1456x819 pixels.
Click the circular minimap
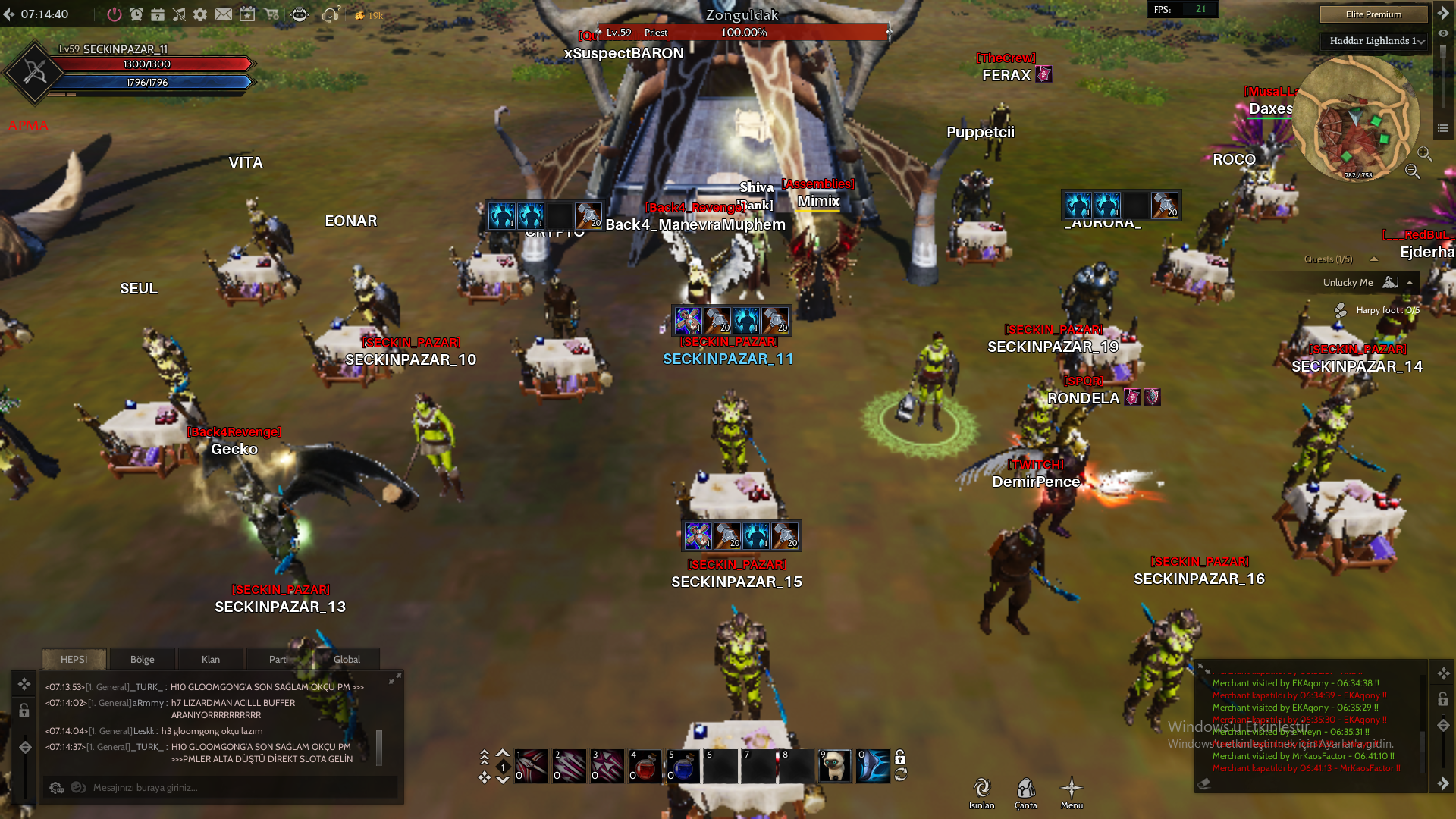pyautogui.click(x=1355, y=120)
